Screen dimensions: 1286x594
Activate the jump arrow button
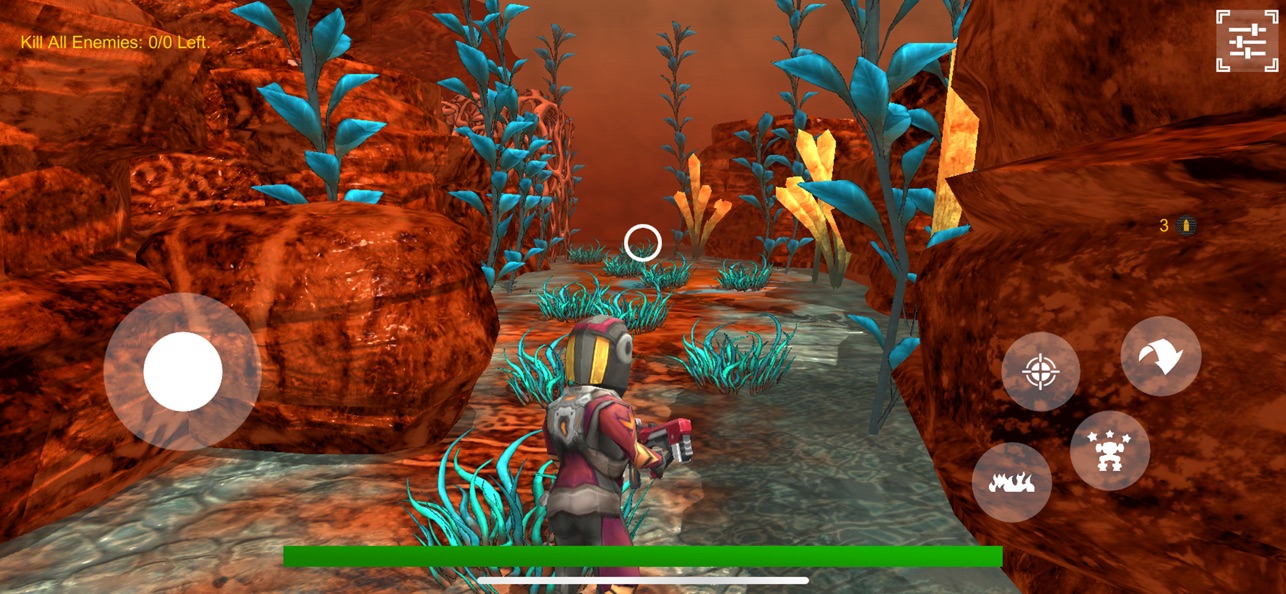click(1160, 356)
